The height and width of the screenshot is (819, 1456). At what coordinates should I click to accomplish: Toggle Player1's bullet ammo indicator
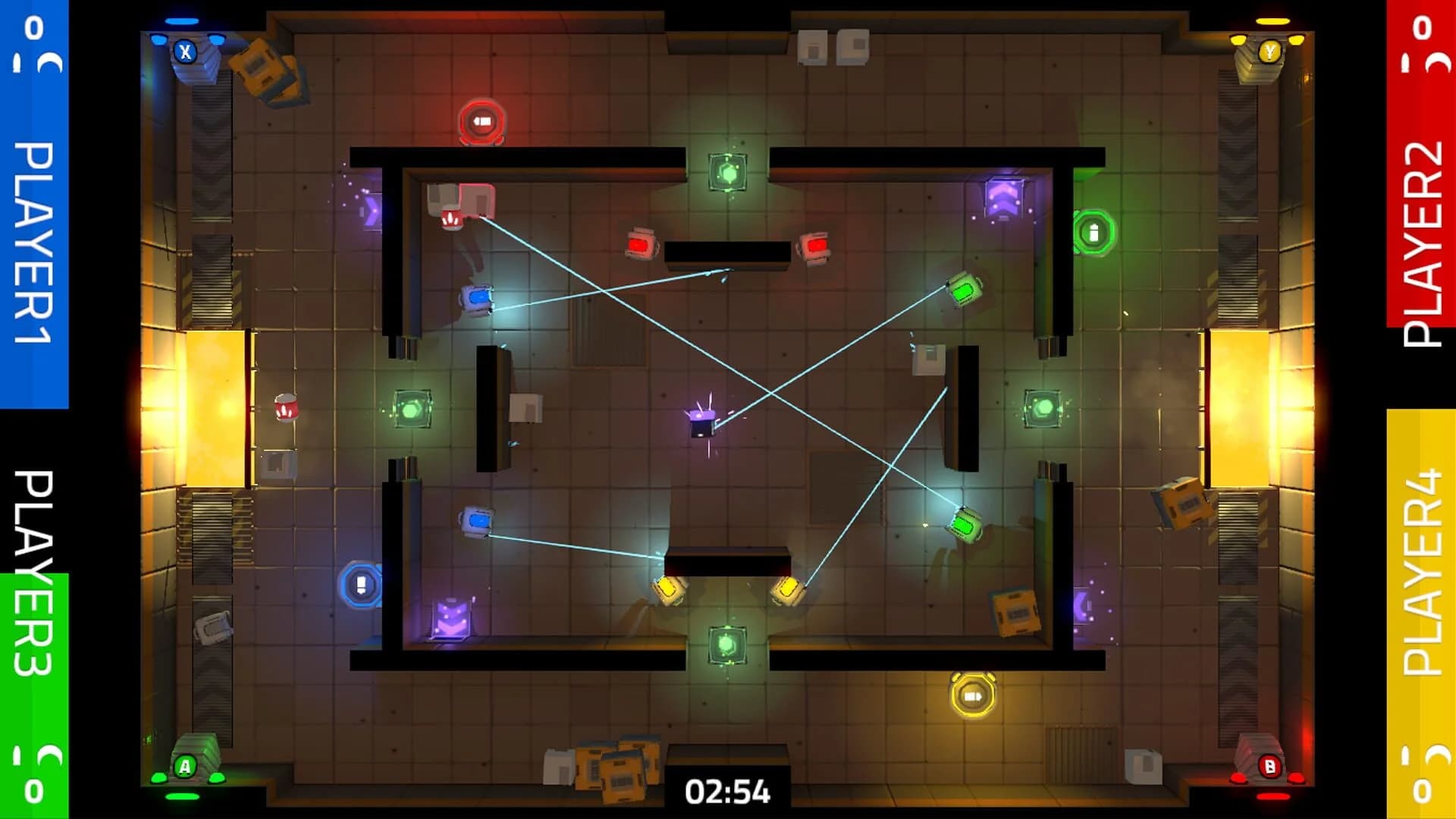[x=17, y=62]
